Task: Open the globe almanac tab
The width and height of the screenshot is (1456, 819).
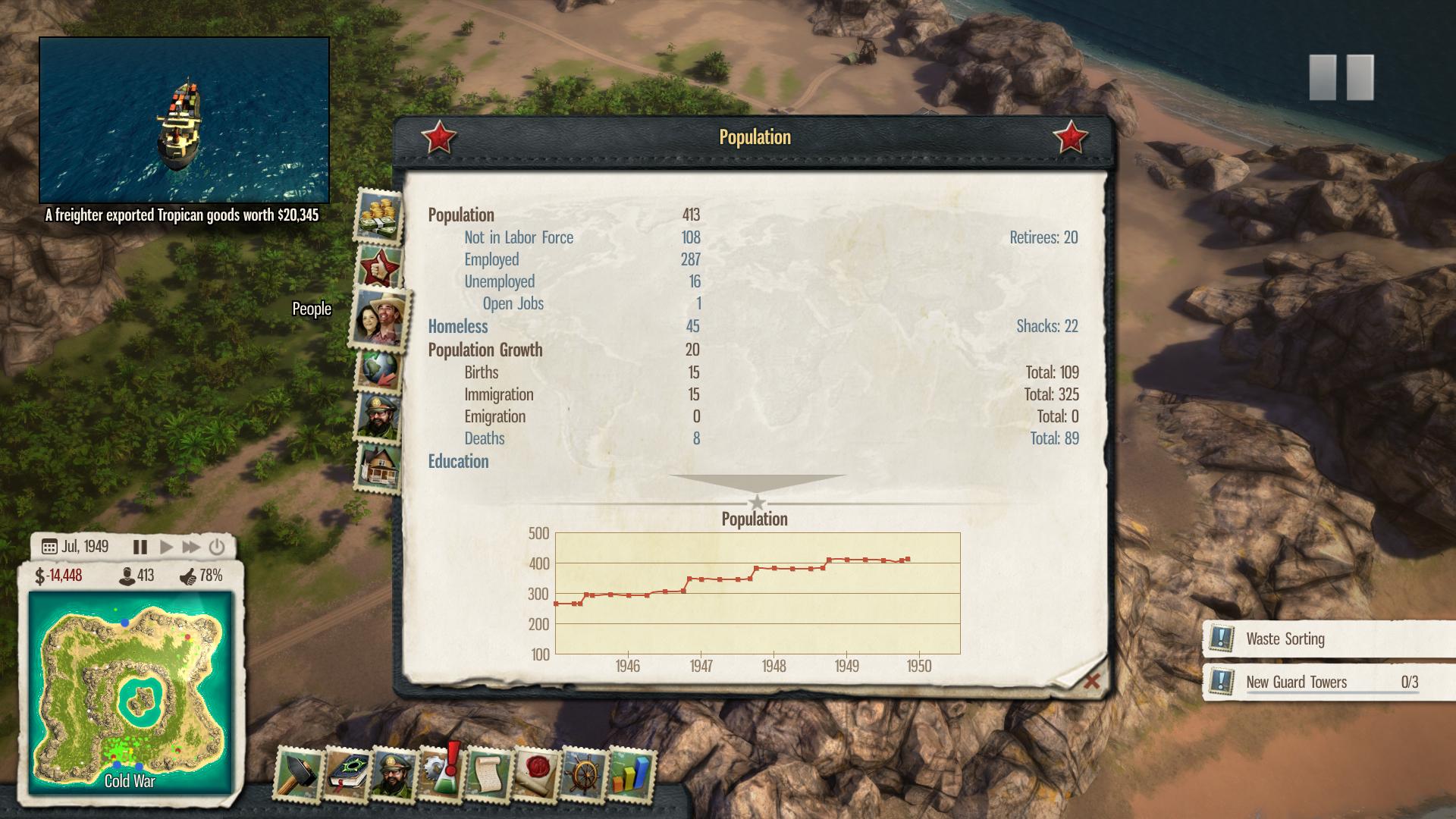Action: (x=378, y=369)
